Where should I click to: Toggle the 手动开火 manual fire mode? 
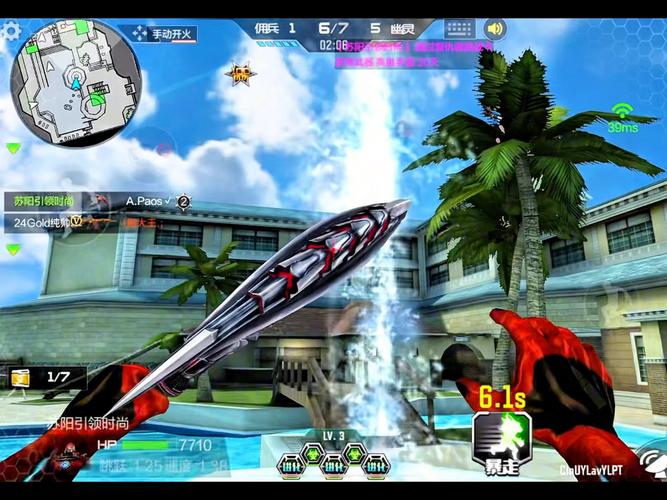click(164, 34)
